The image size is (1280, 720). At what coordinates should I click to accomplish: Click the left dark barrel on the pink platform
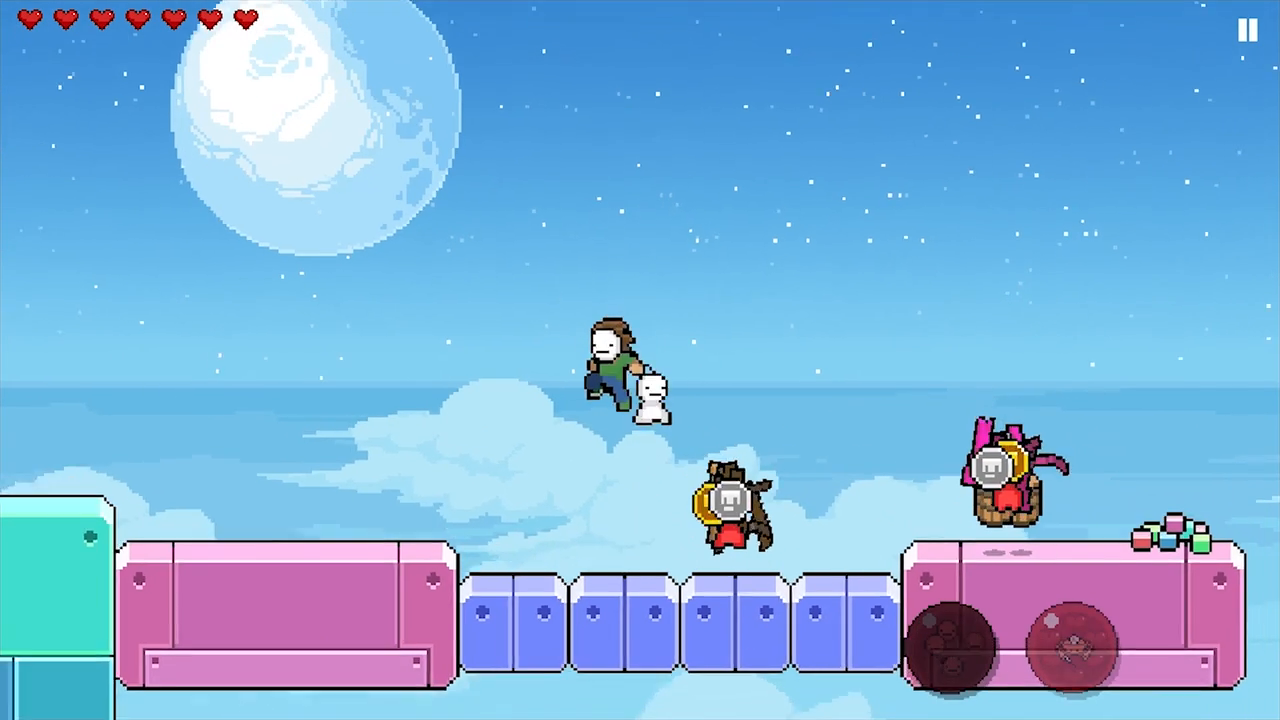(950, 645)
